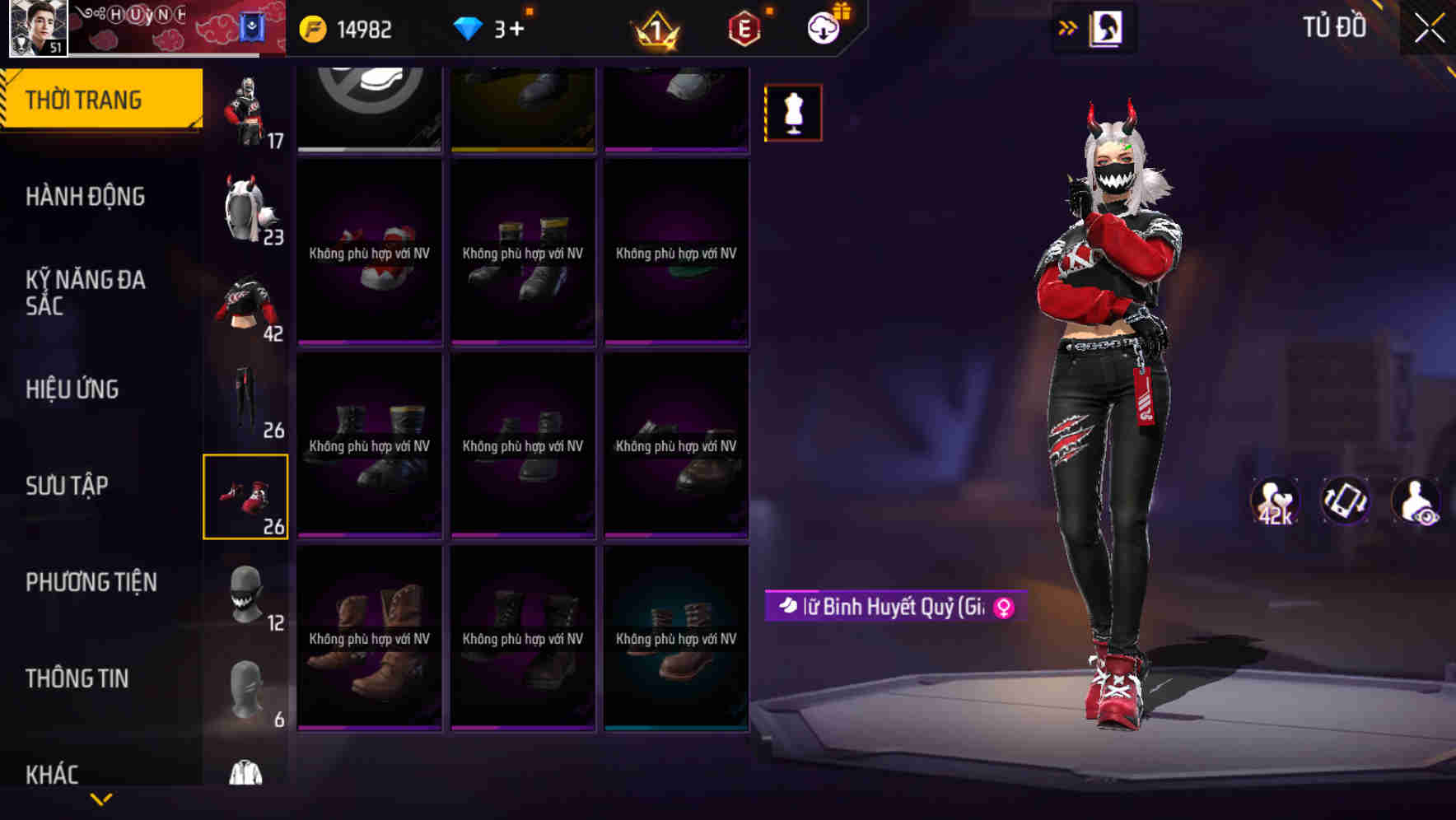Collapse the panel using the double-arrow chevrons
The height and width of the screenshot is (820, 1456).
tap(1068, 27)
